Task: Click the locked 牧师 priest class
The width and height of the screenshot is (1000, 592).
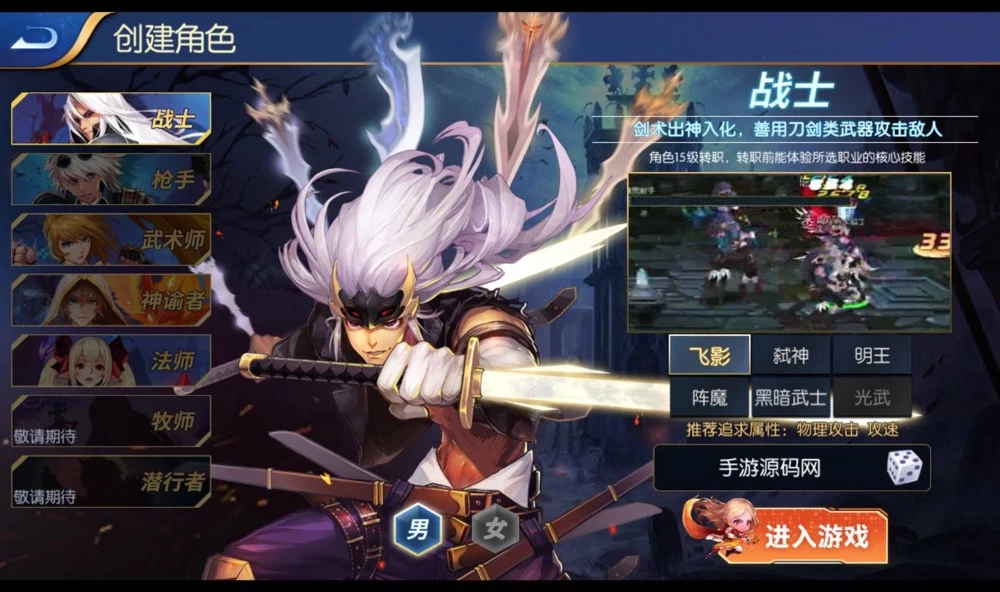Action: (x=111, y=421)
